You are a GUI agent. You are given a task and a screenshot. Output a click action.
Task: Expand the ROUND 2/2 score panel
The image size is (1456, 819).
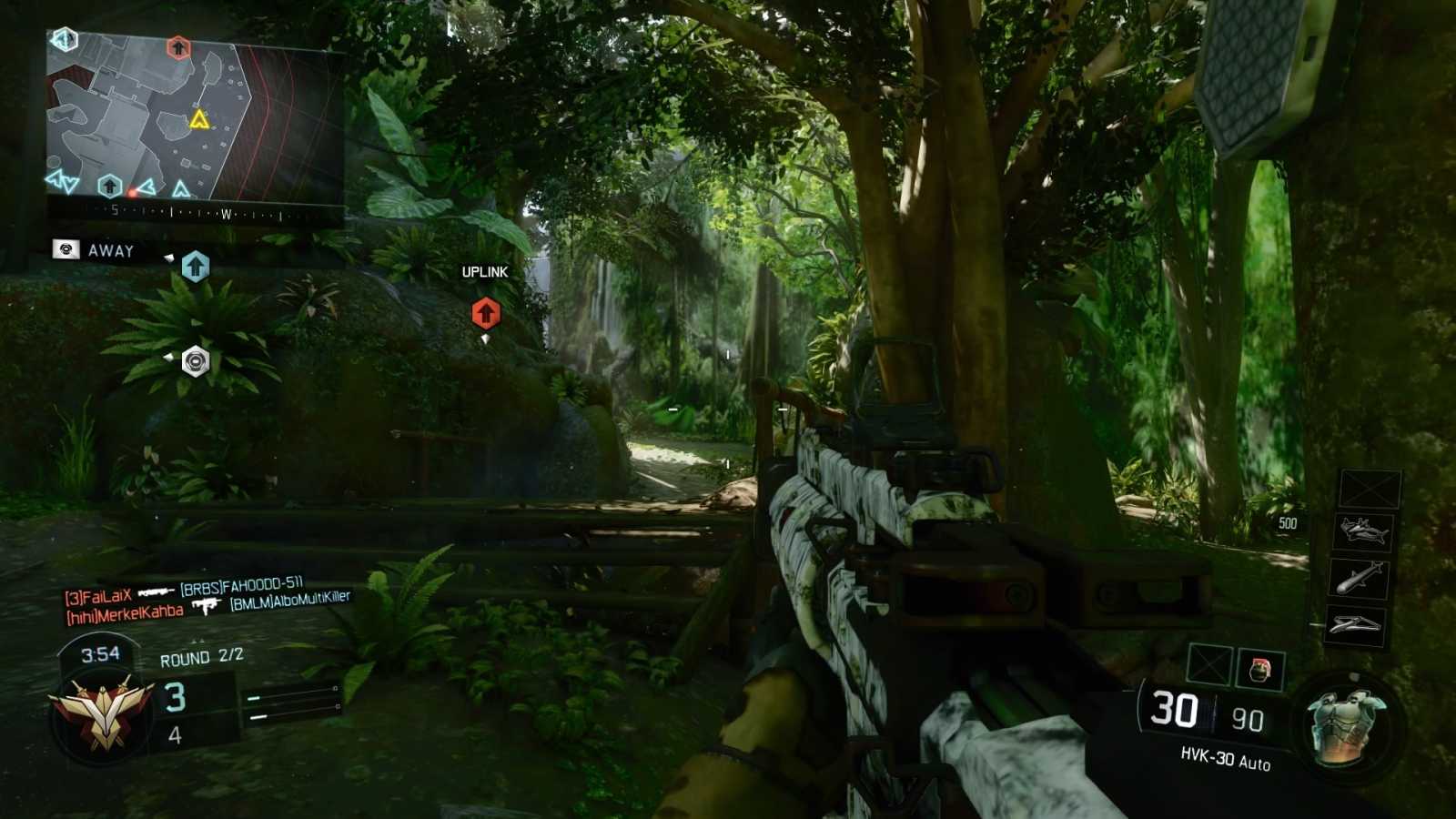point(196,662)
